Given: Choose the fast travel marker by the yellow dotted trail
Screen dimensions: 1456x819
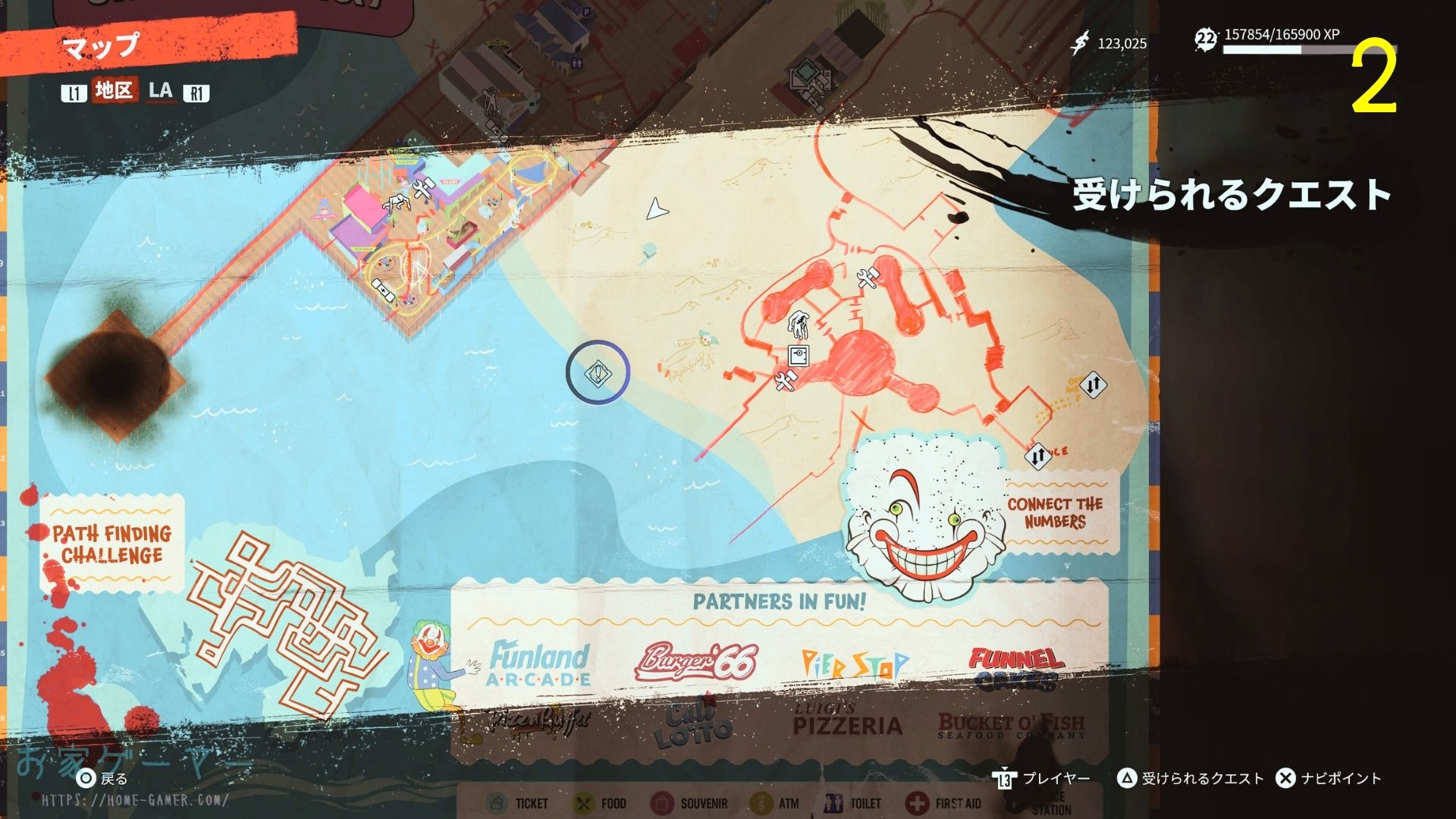Looking at the screenshot, I should (x=1093, y=384).
